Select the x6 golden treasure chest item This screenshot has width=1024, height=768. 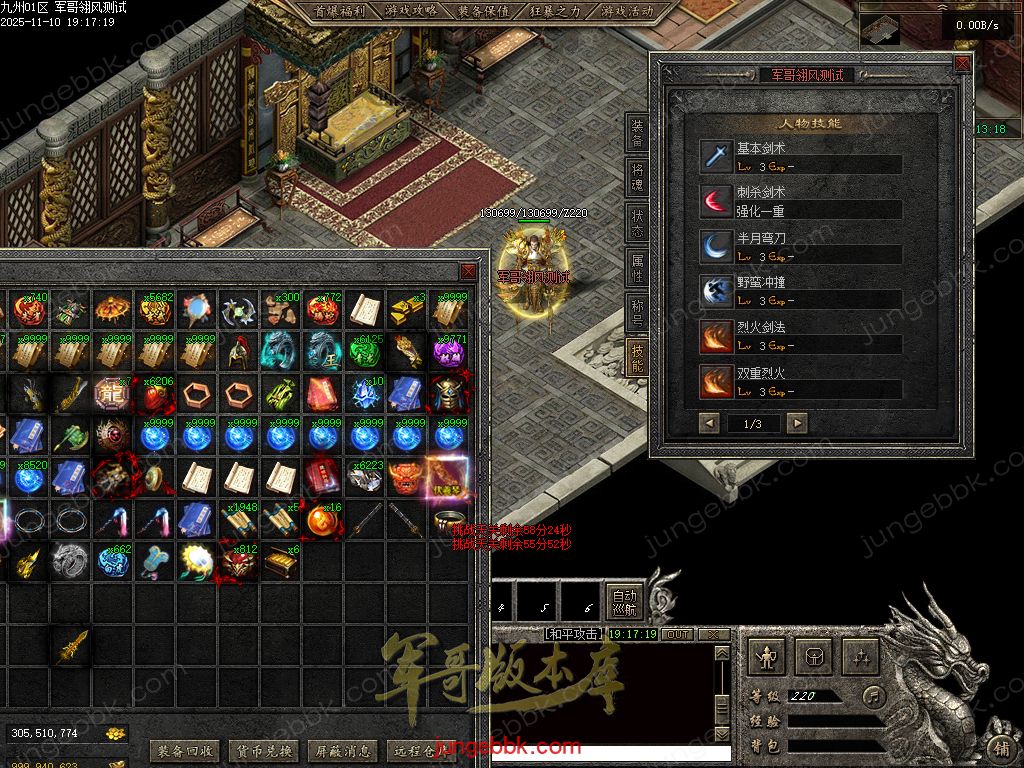(x=281, y=563)
